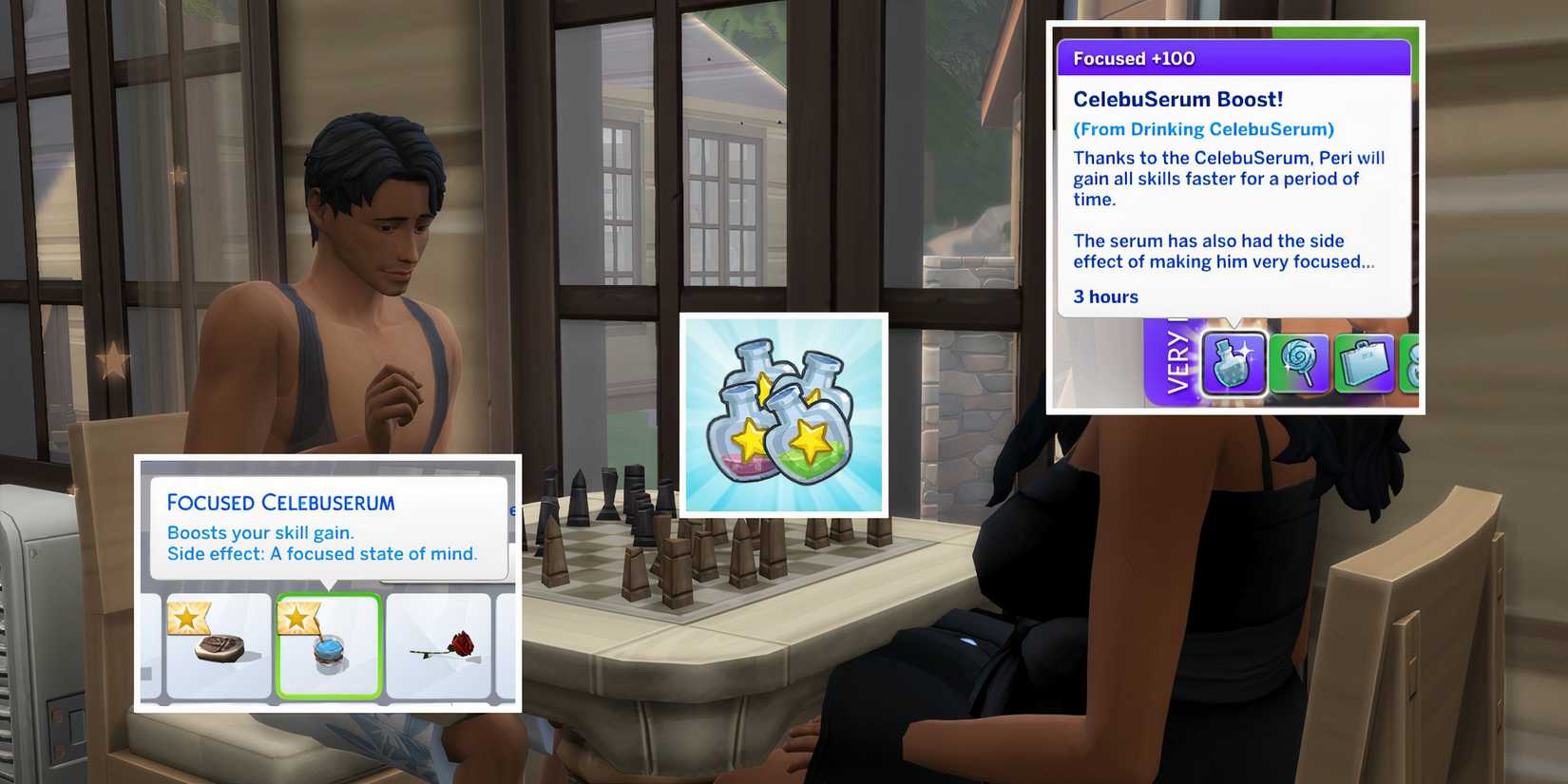The image size is (1568, 784).
Task: Click the blue lollipop candy moodlet icon
Action: [x=1298, y=364]
